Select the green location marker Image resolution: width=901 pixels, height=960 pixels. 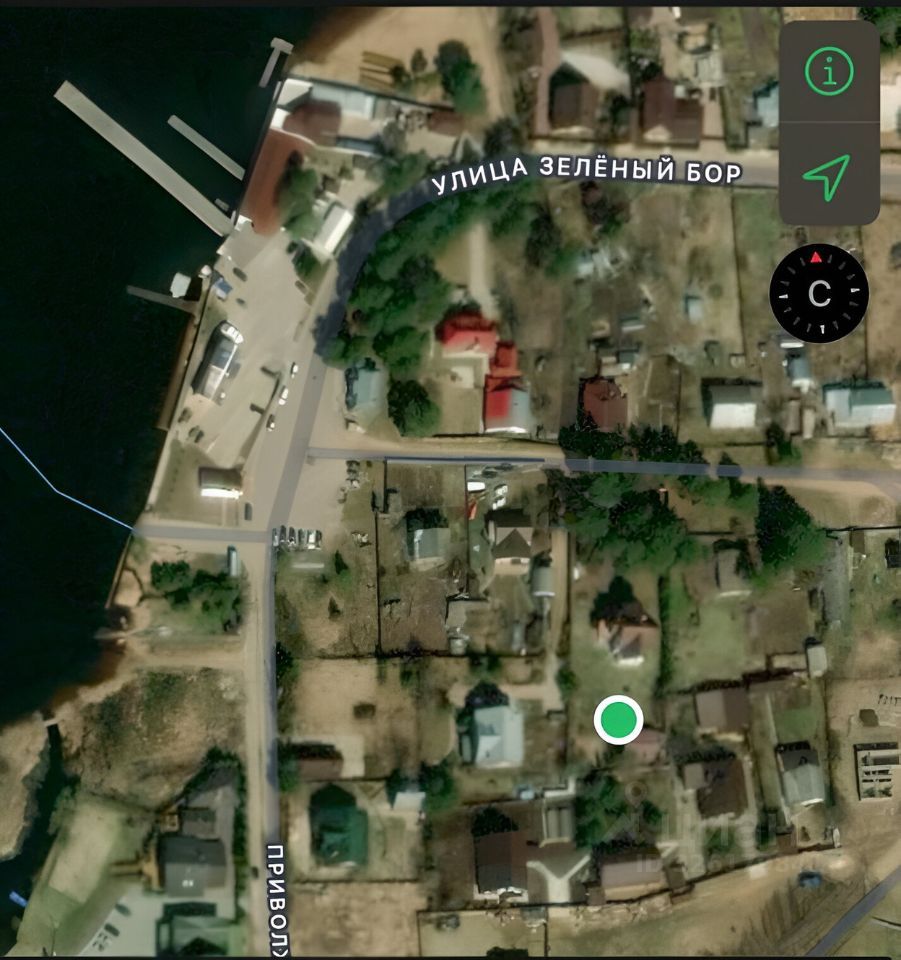pos(618,719)
